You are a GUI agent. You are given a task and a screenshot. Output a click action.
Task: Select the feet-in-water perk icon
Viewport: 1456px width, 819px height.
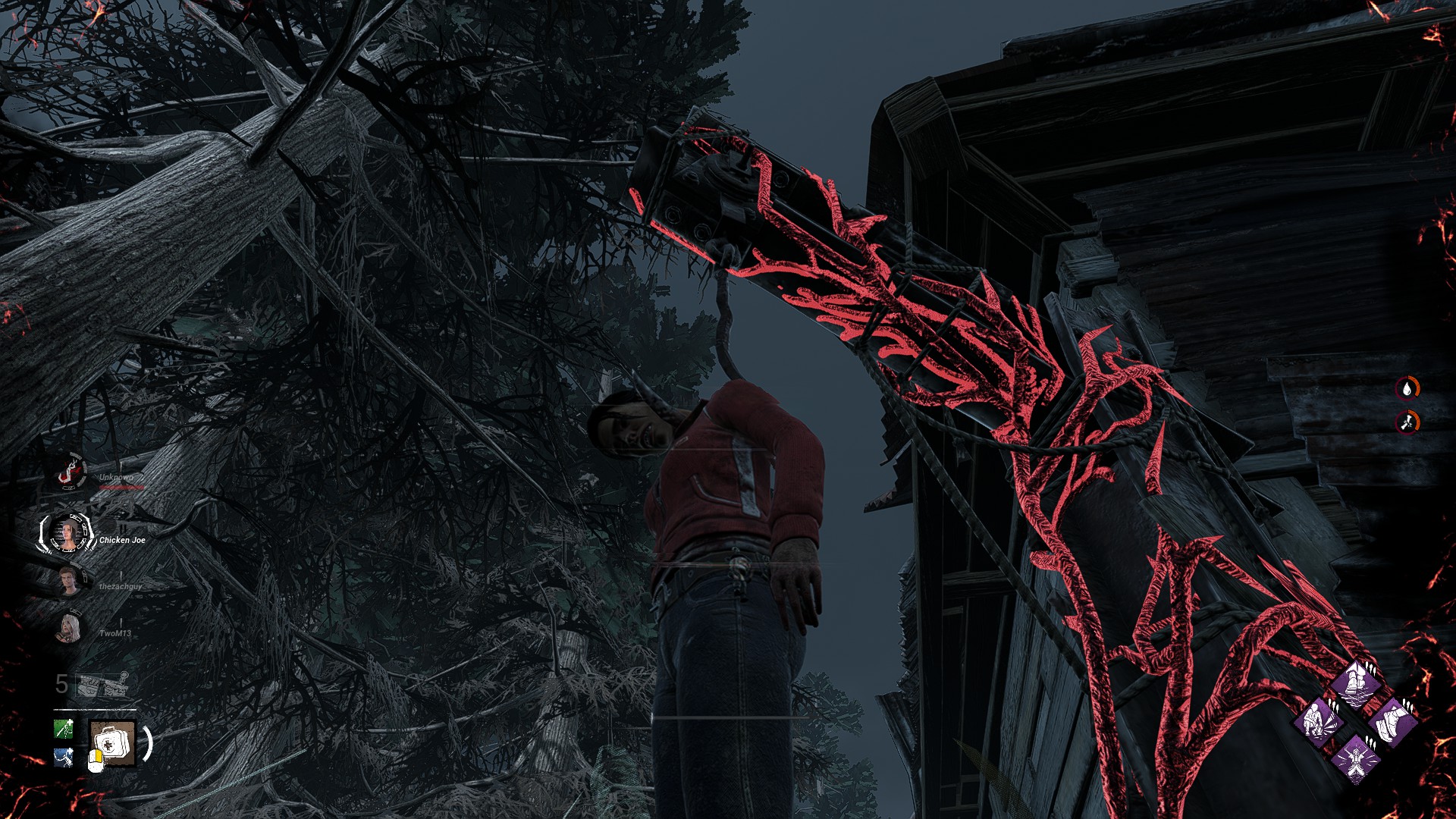[x=1356, y=684]
